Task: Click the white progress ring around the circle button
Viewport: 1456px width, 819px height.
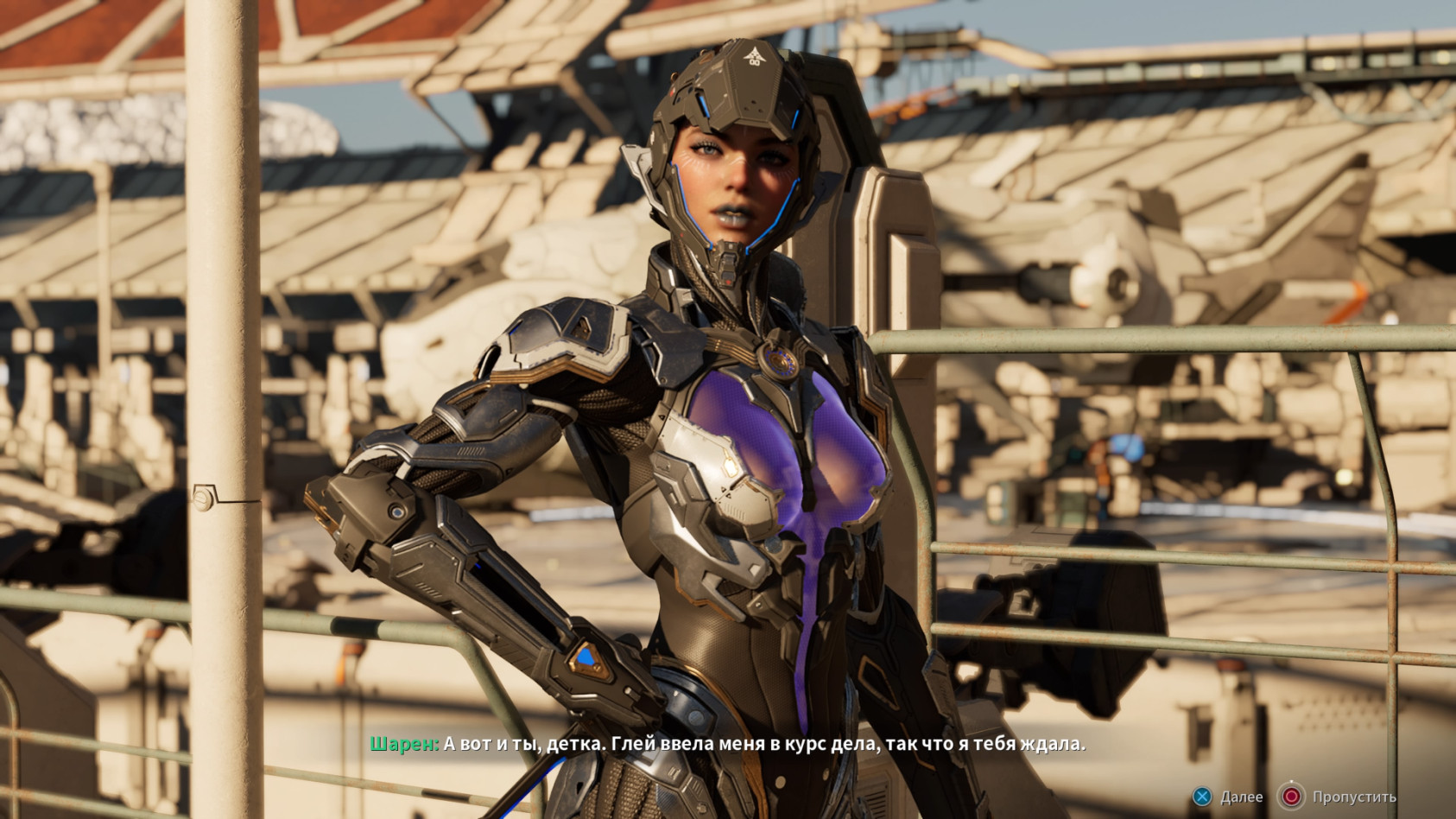Action: tap(1291, 780)
